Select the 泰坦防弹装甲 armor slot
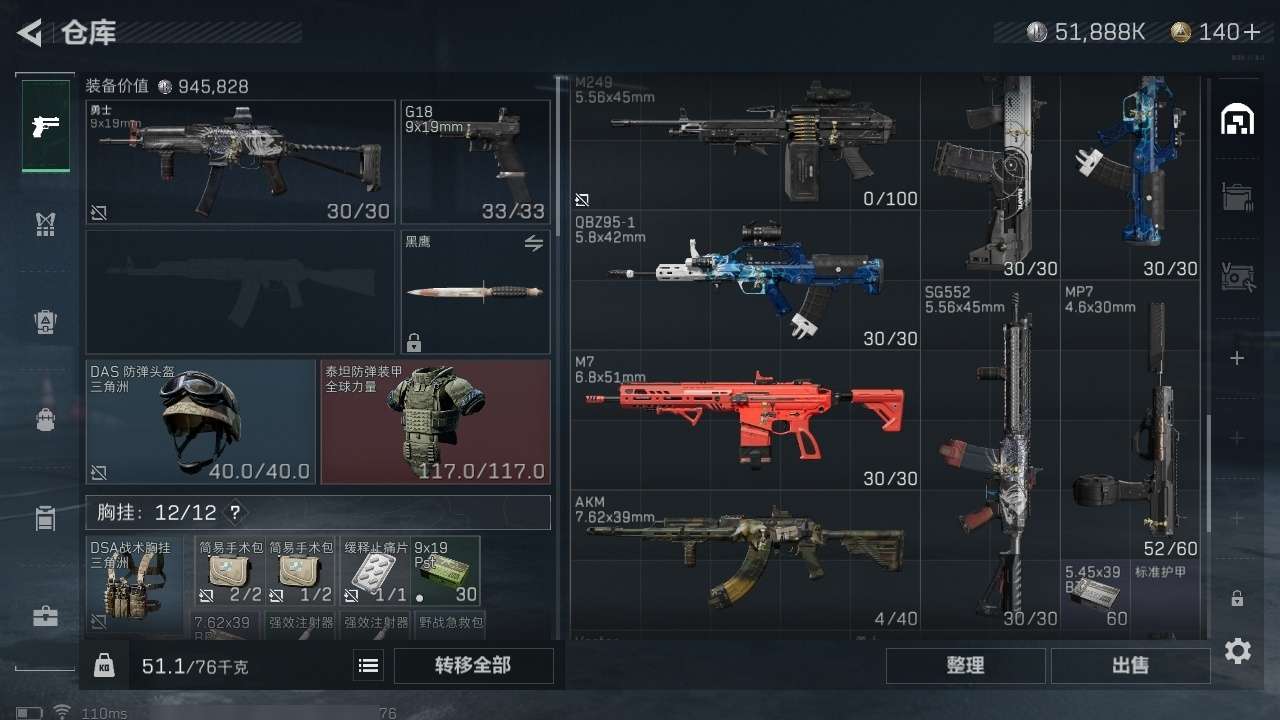This screenshot has width=1280, height=720. 436,422
